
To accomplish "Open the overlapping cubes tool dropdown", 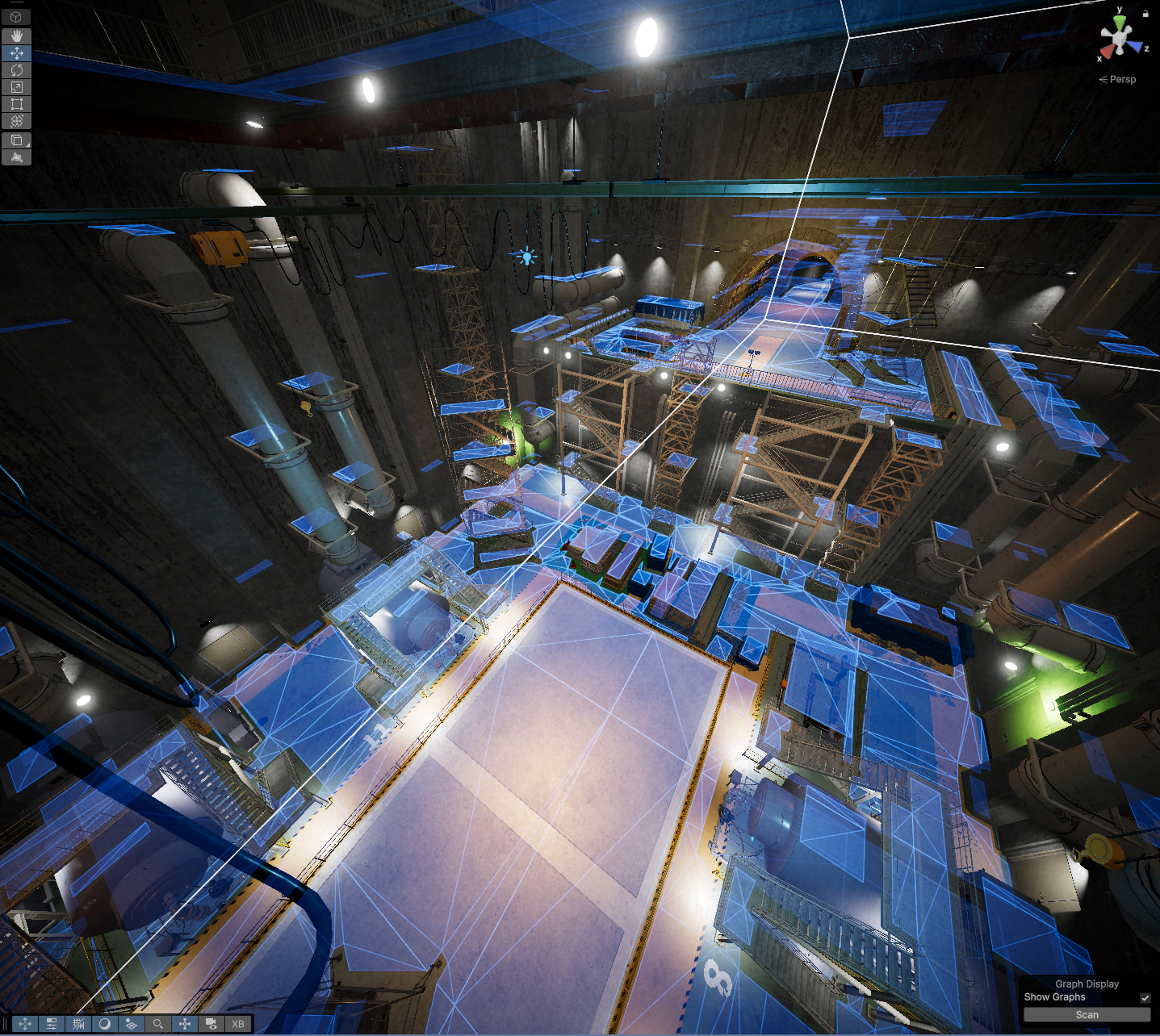I will pyautogui.click(x=16, y=140).
